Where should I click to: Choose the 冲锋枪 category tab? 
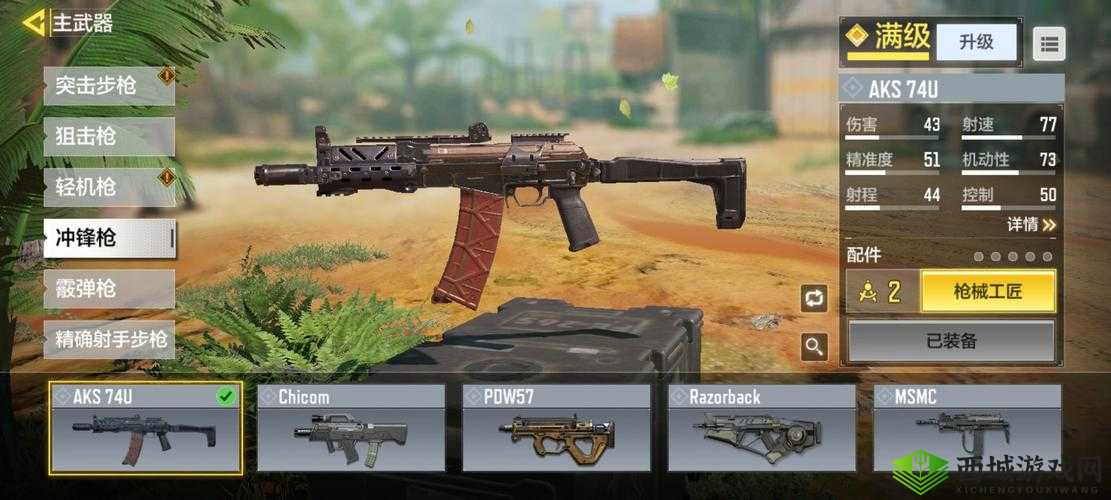(x=109, y=238)
